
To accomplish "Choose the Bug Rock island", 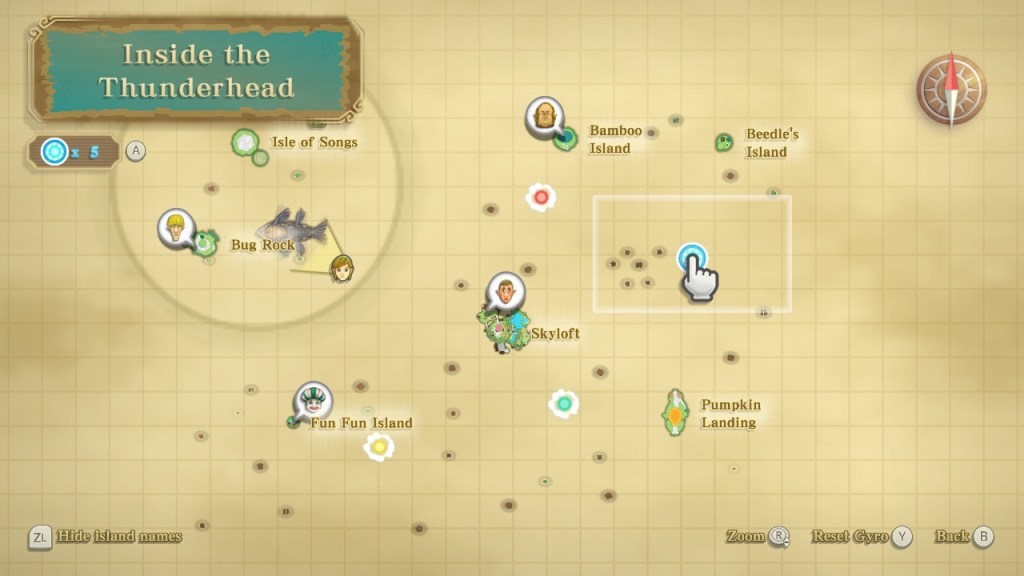I will tap(207, 243).
